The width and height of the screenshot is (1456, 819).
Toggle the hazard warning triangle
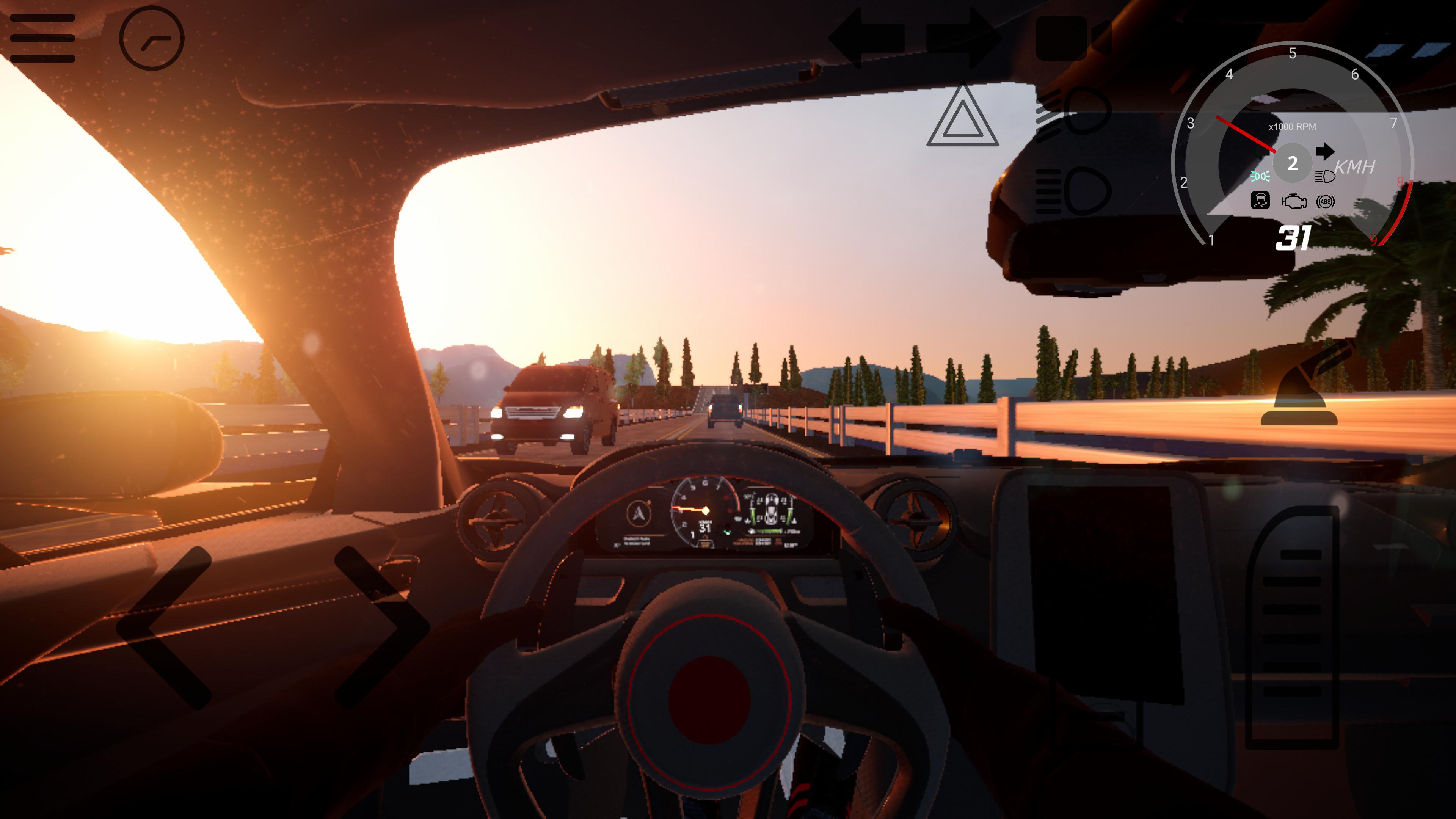coord(964,119)
